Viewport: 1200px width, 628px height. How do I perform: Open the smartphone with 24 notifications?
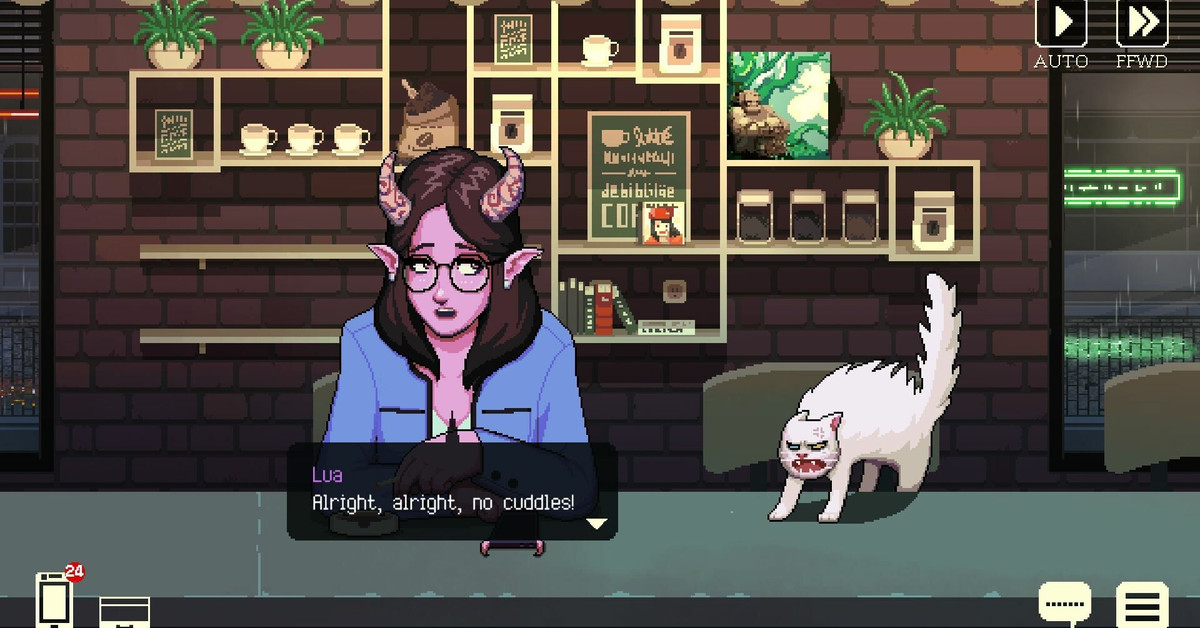click(54, 598)
